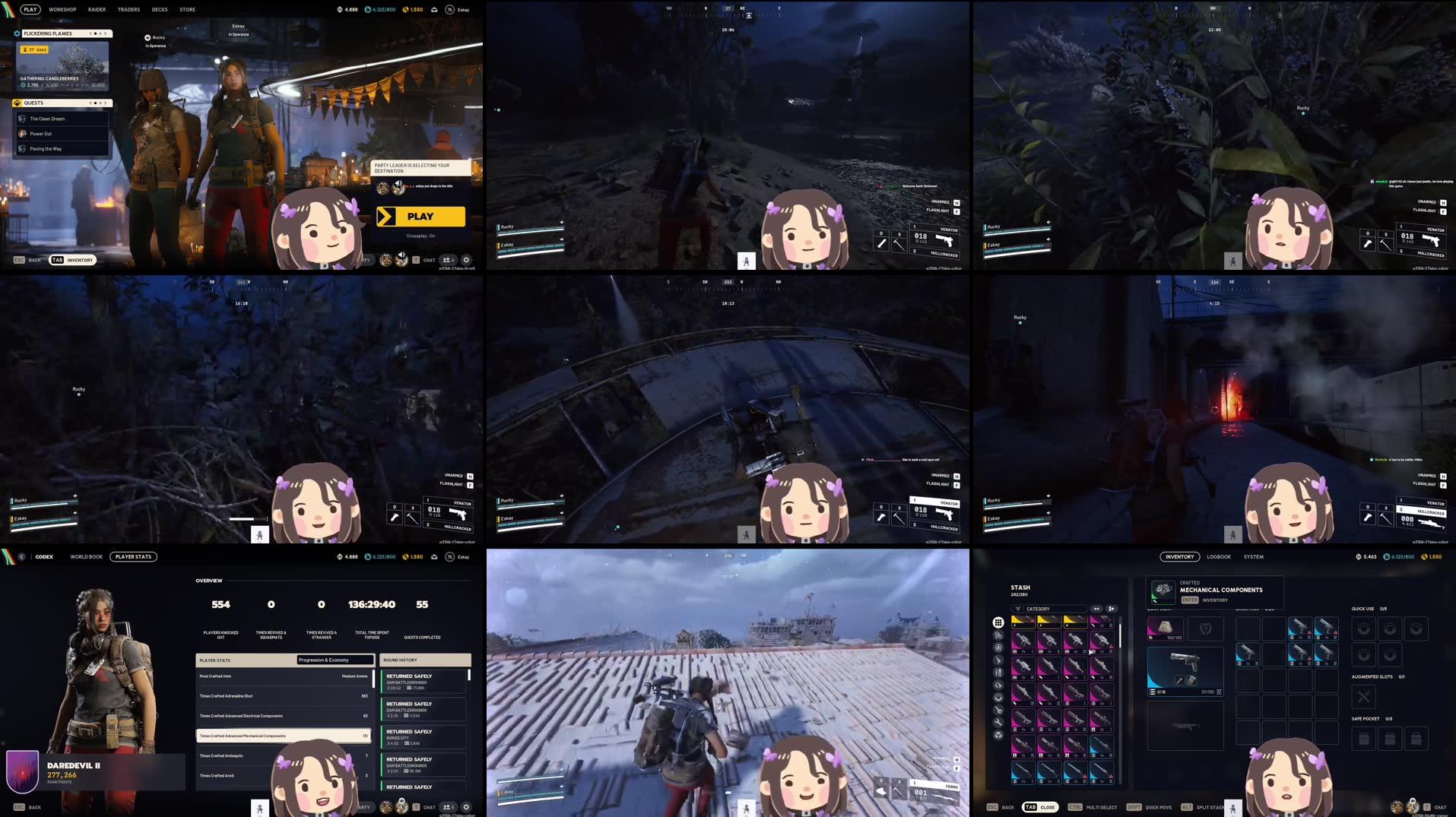Click the Daredevil II rank badge

[x=23, y=771]
